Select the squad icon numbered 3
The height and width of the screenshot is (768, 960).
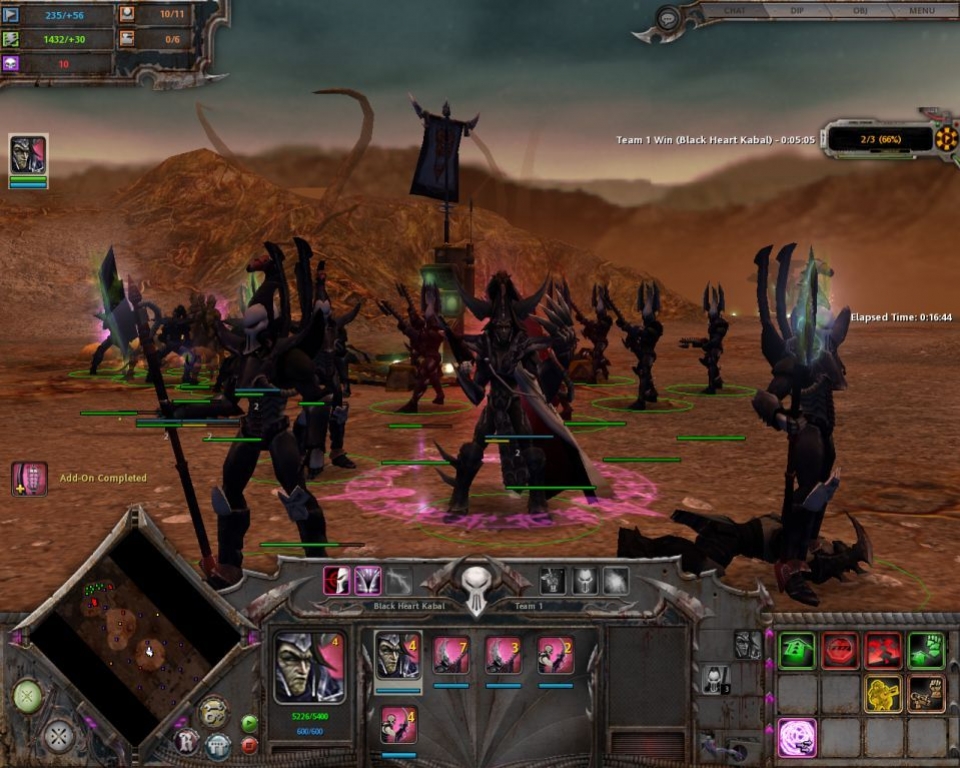tap(503, 656)
